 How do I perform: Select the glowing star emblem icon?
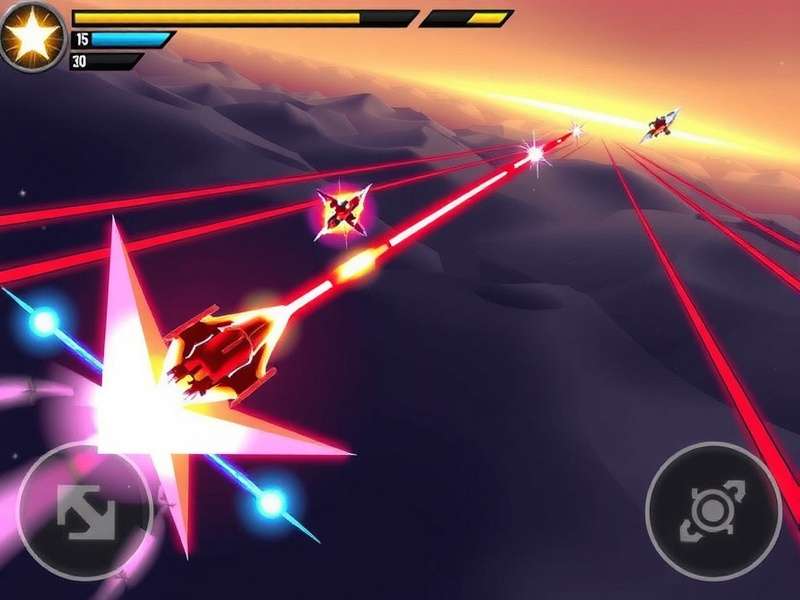(x=32, y=35)
